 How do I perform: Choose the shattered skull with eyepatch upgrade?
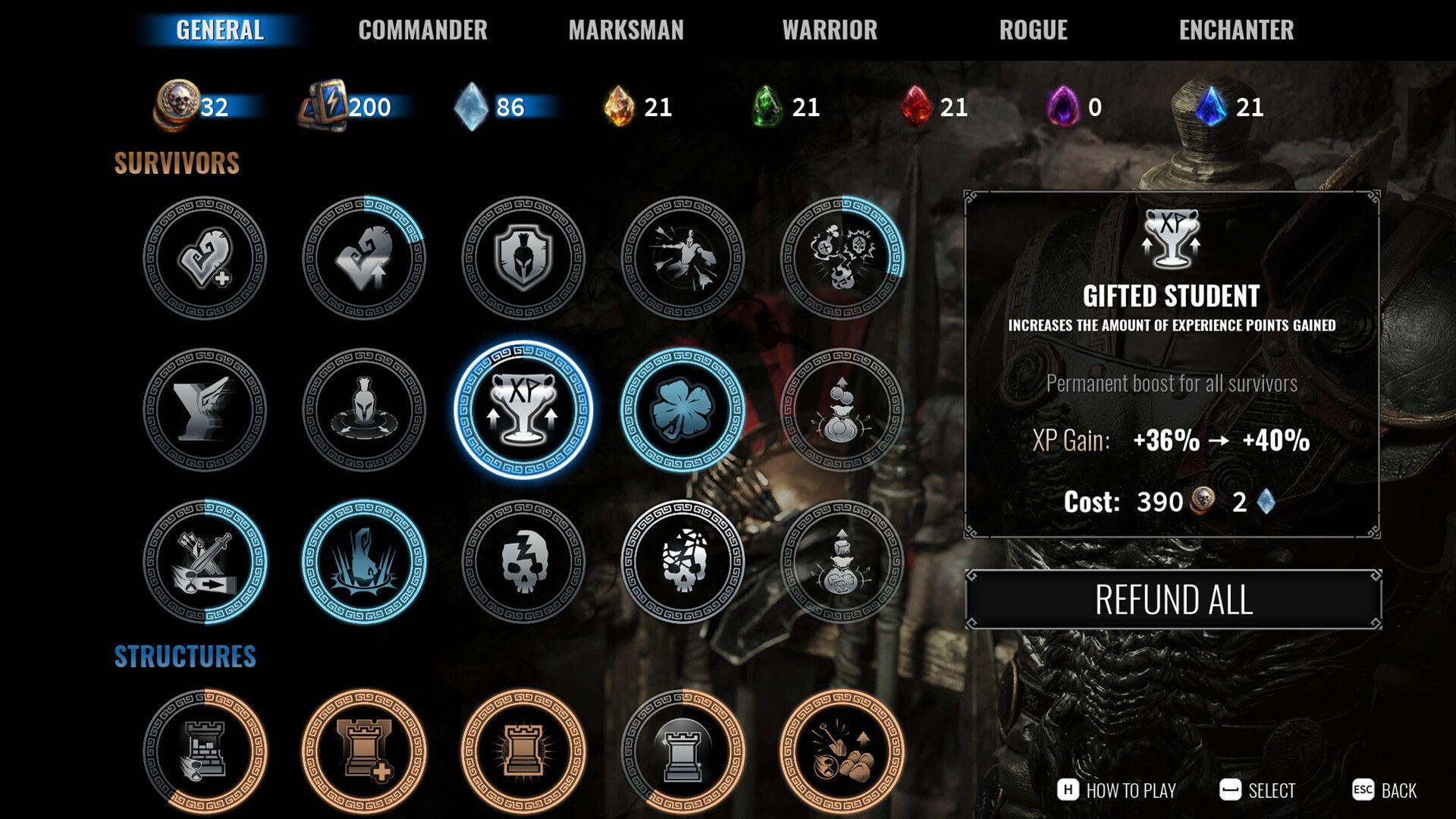click(x=682, y=561)
